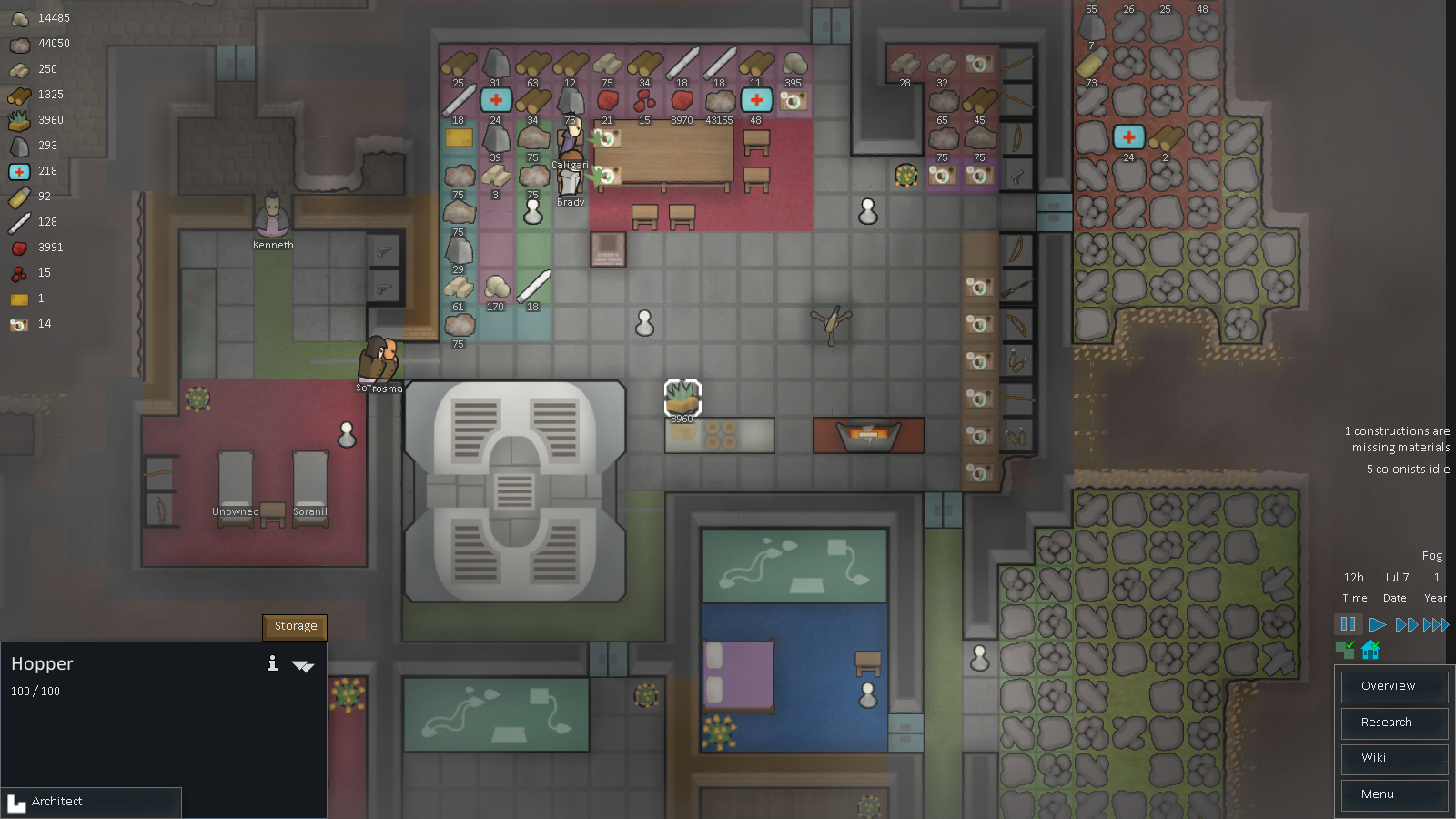Click the medicine icon in the resource readout

pyautogui.click(x=18, y=171)
